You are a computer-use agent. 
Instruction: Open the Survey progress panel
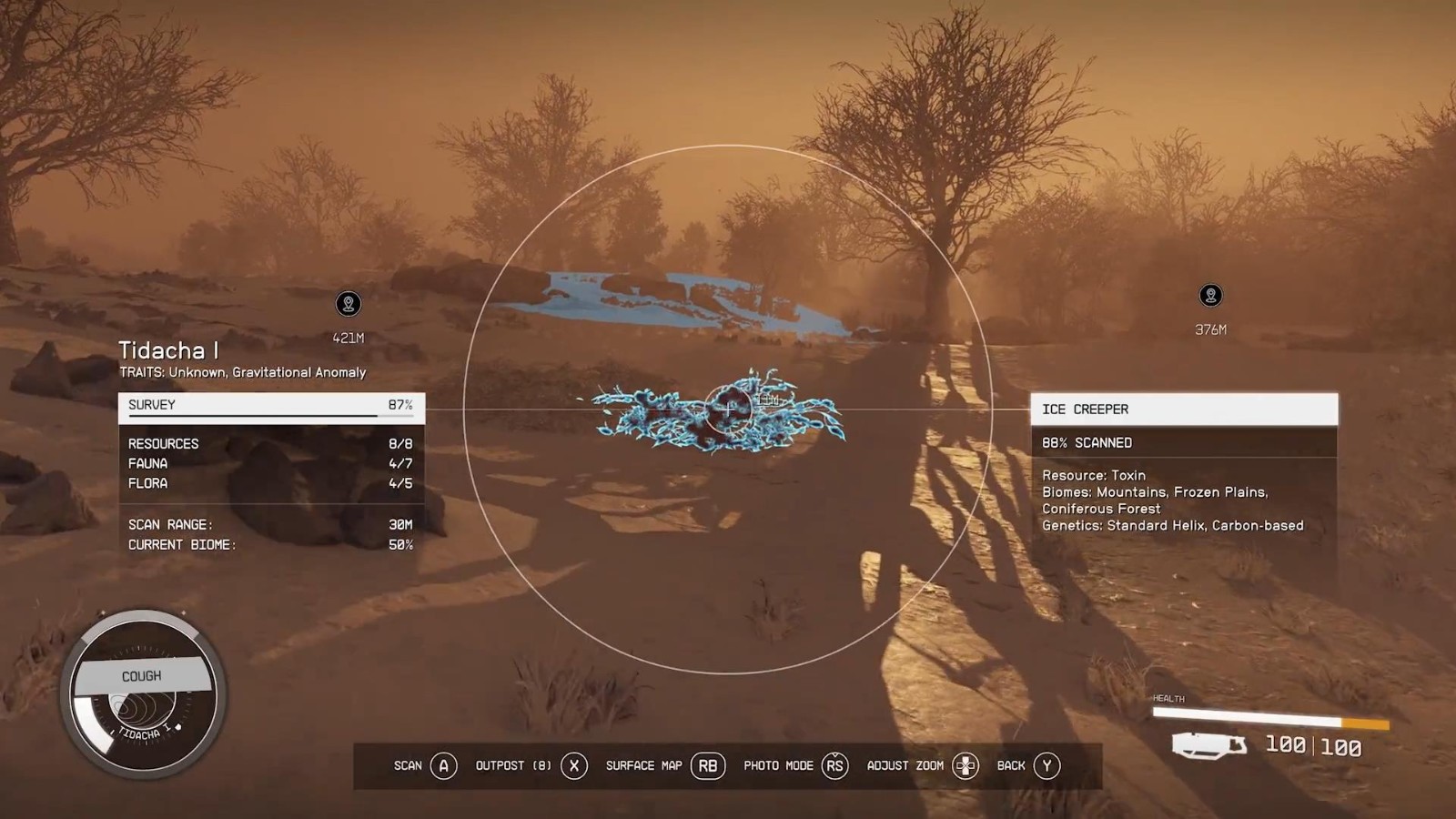(x=271, y=406)
